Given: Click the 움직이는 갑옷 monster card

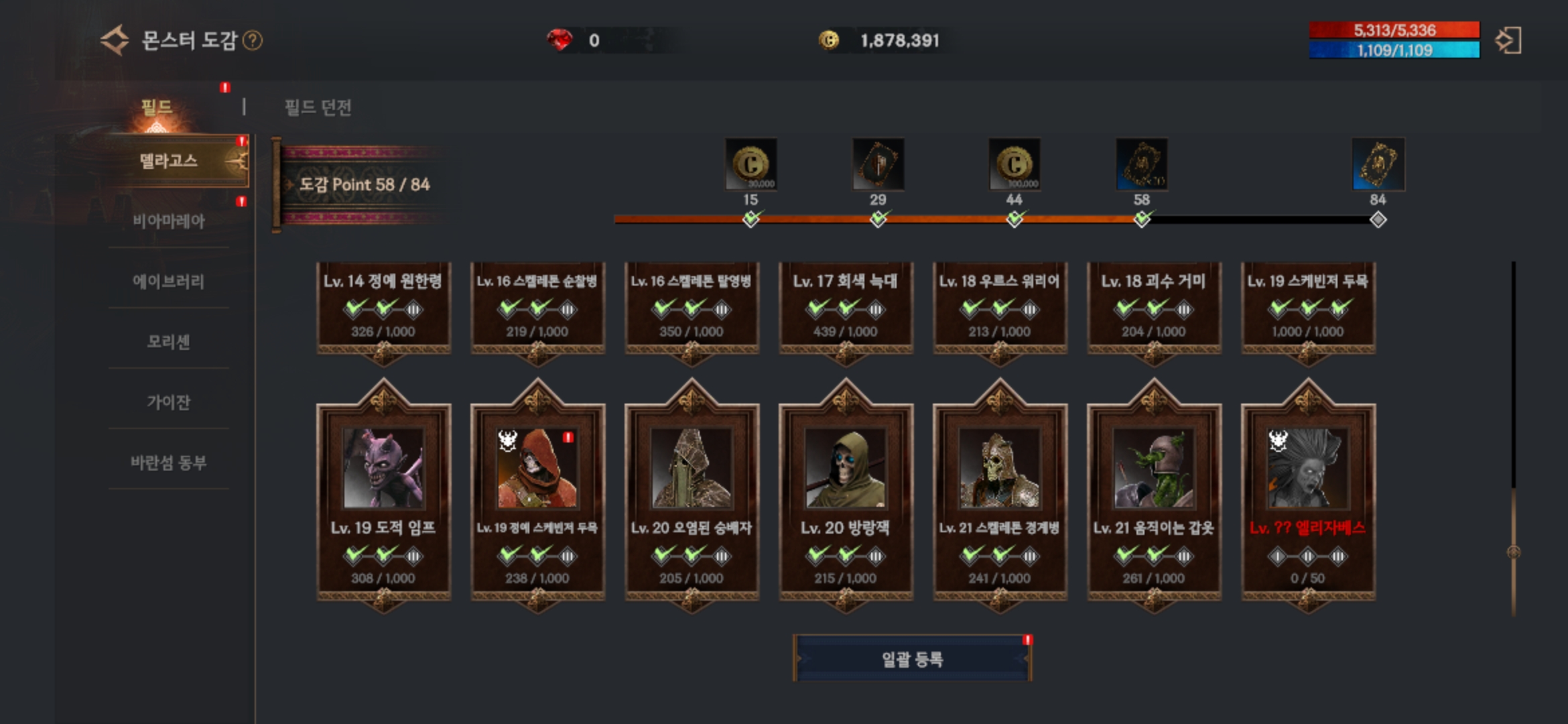Looking at the screenshot, I should click(1154, 496).
